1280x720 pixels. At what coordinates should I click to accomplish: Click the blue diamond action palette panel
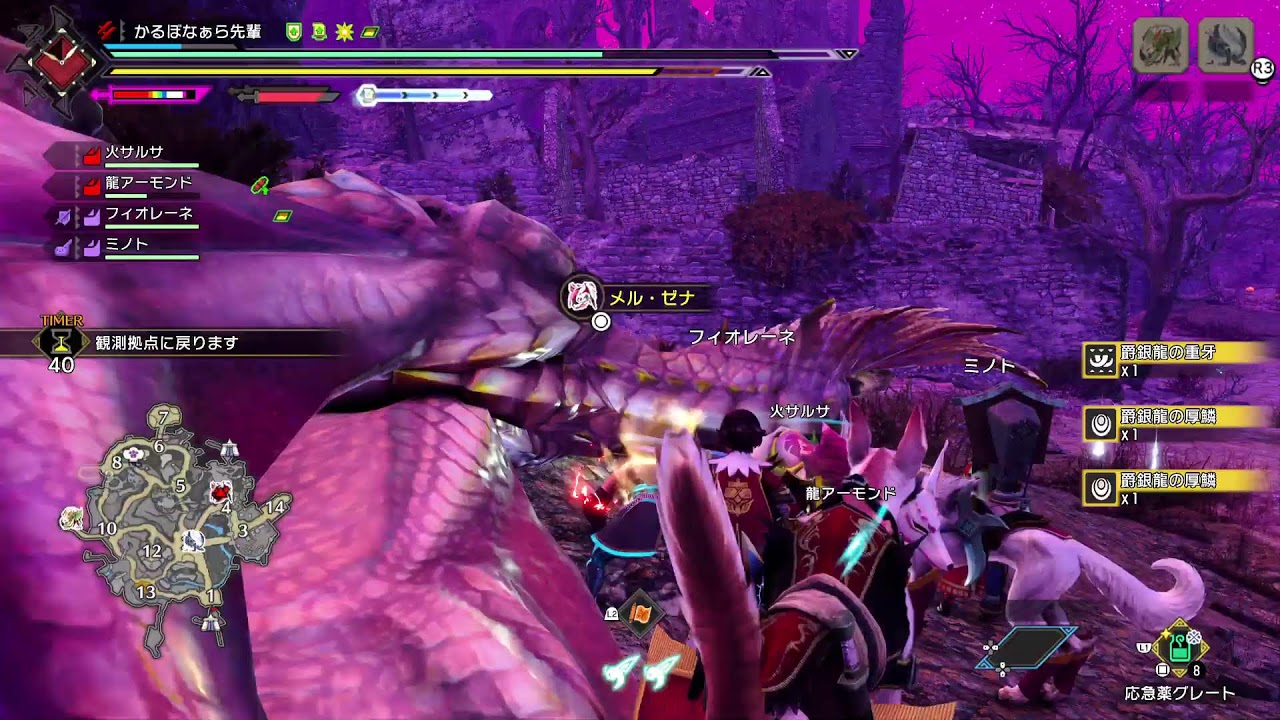(x=1029, y=648)
